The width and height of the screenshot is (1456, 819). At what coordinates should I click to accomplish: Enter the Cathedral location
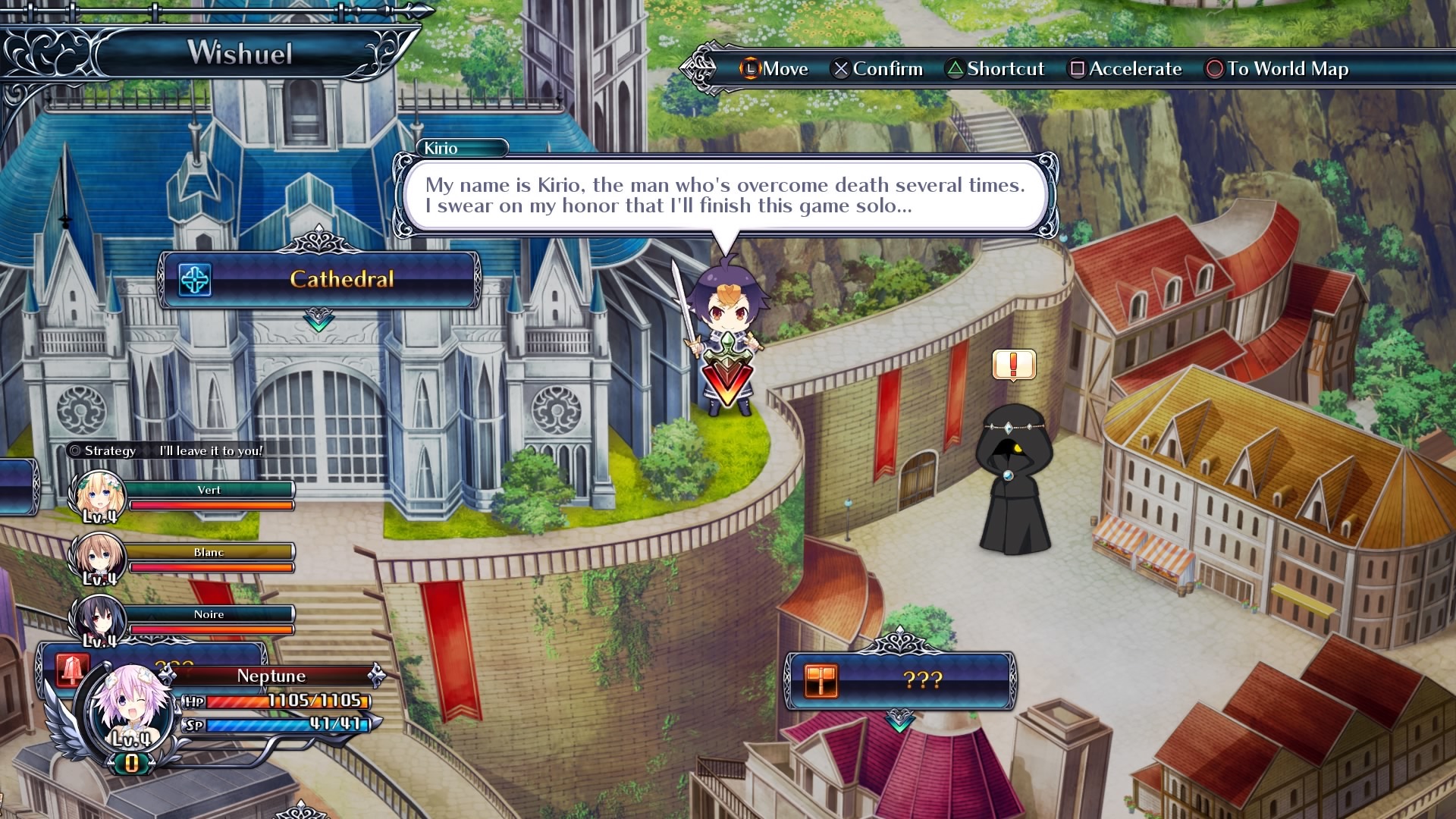click(x=319, y=280)
